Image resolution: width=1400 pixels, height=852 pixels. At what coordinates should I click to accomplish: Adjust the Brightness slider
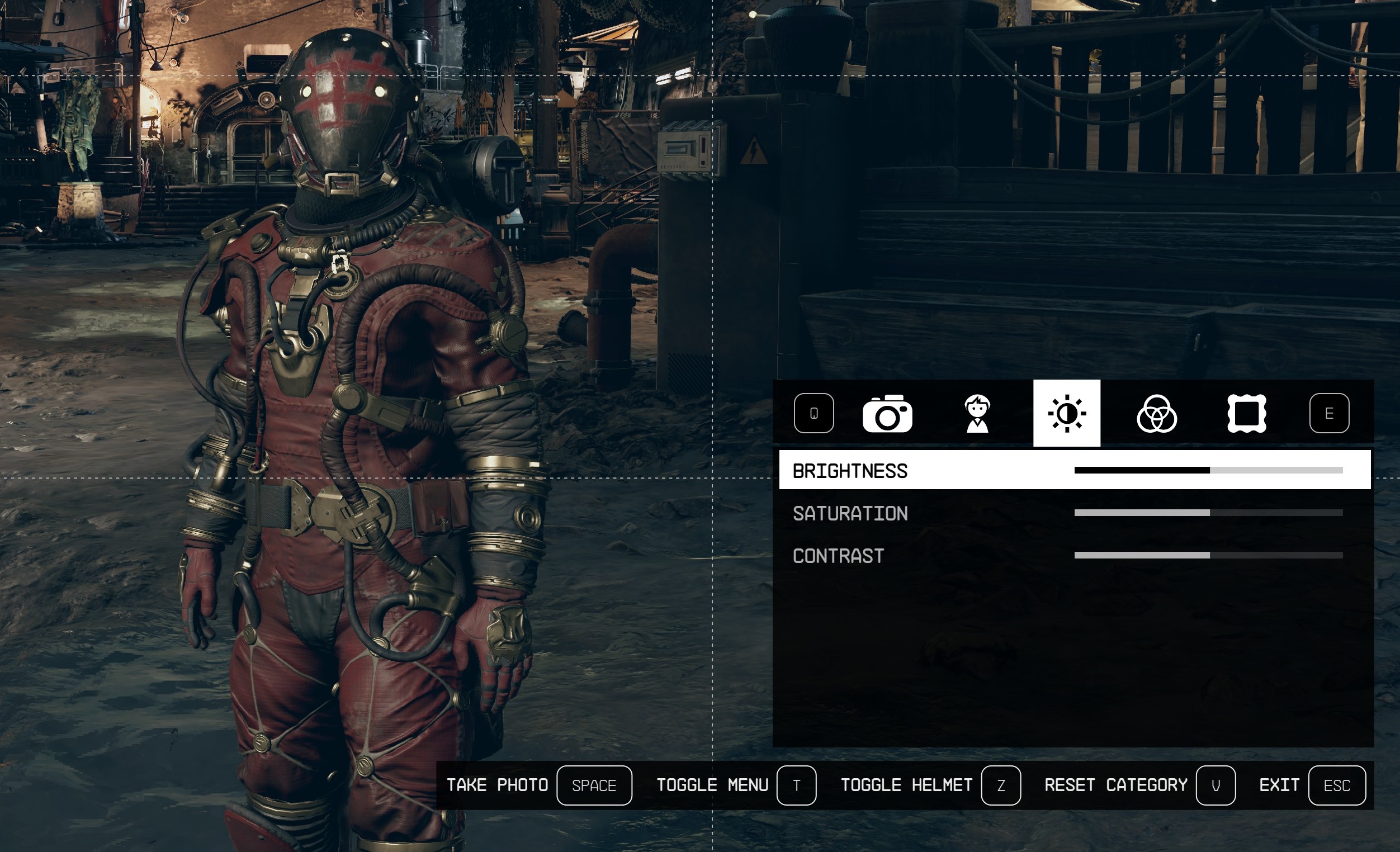pos(1208,470)
